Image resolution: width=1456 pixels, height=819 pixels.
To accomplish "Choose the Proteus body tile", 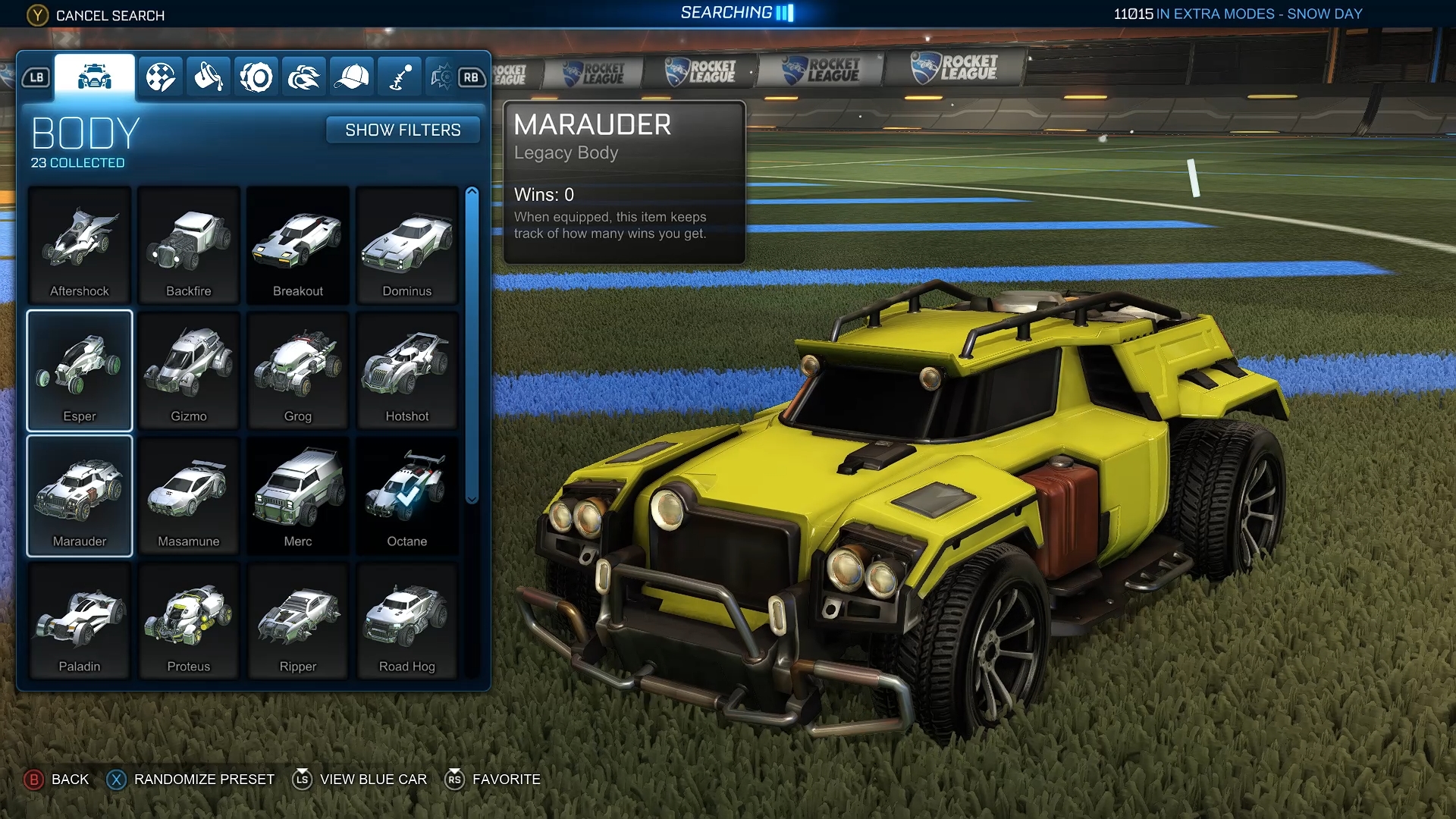I will [x=189, y=621].
